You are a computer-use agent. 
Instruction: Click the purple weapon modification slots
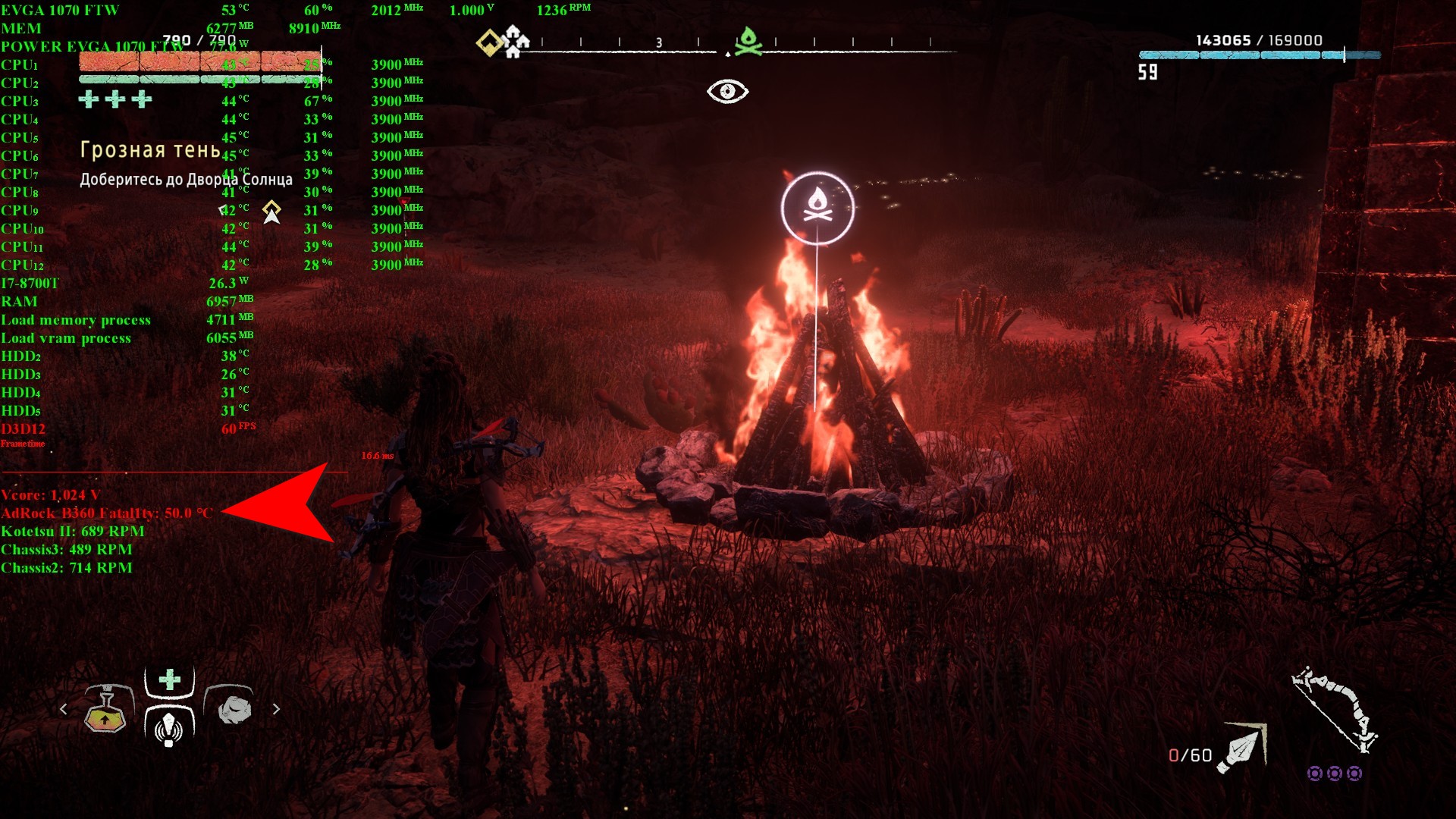[1335, 773]
